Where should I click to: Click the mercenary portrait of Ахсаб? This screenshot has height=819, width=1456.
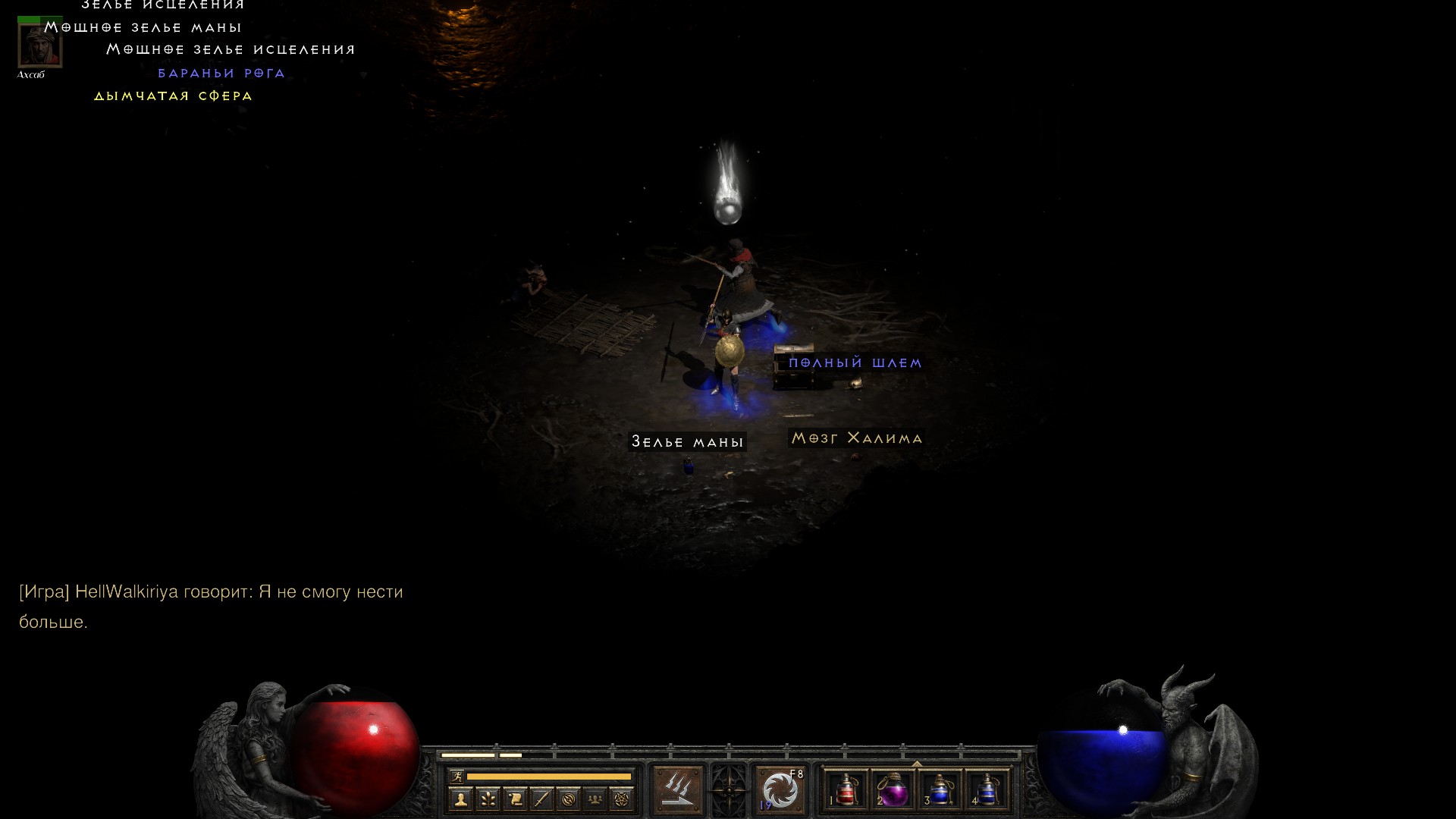pos(39,45)
